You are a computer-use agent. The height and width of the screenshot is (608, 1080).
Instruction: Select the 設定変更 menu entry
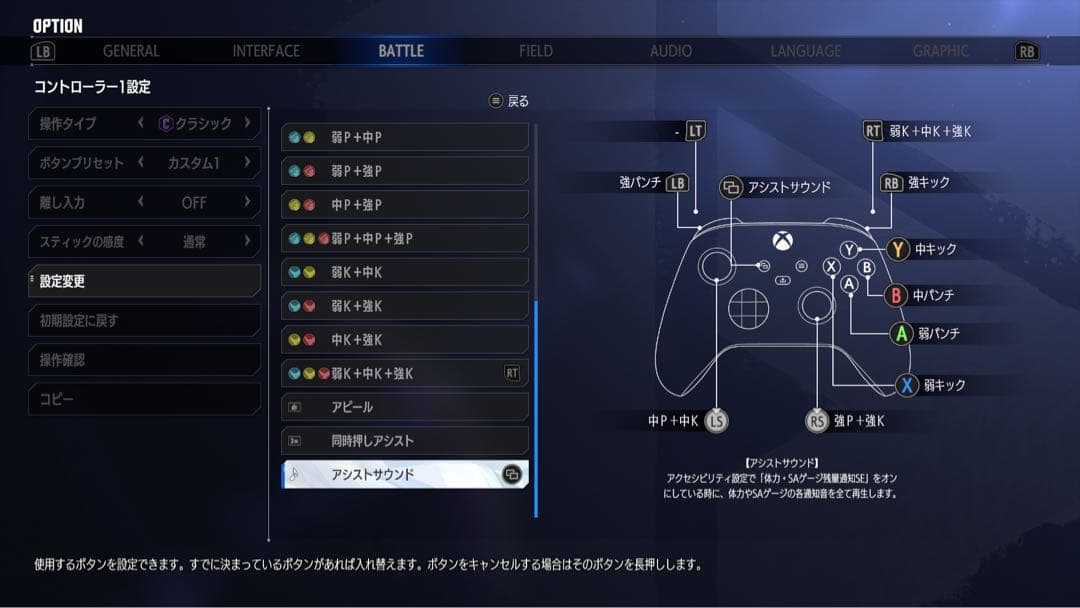[145, 281]
